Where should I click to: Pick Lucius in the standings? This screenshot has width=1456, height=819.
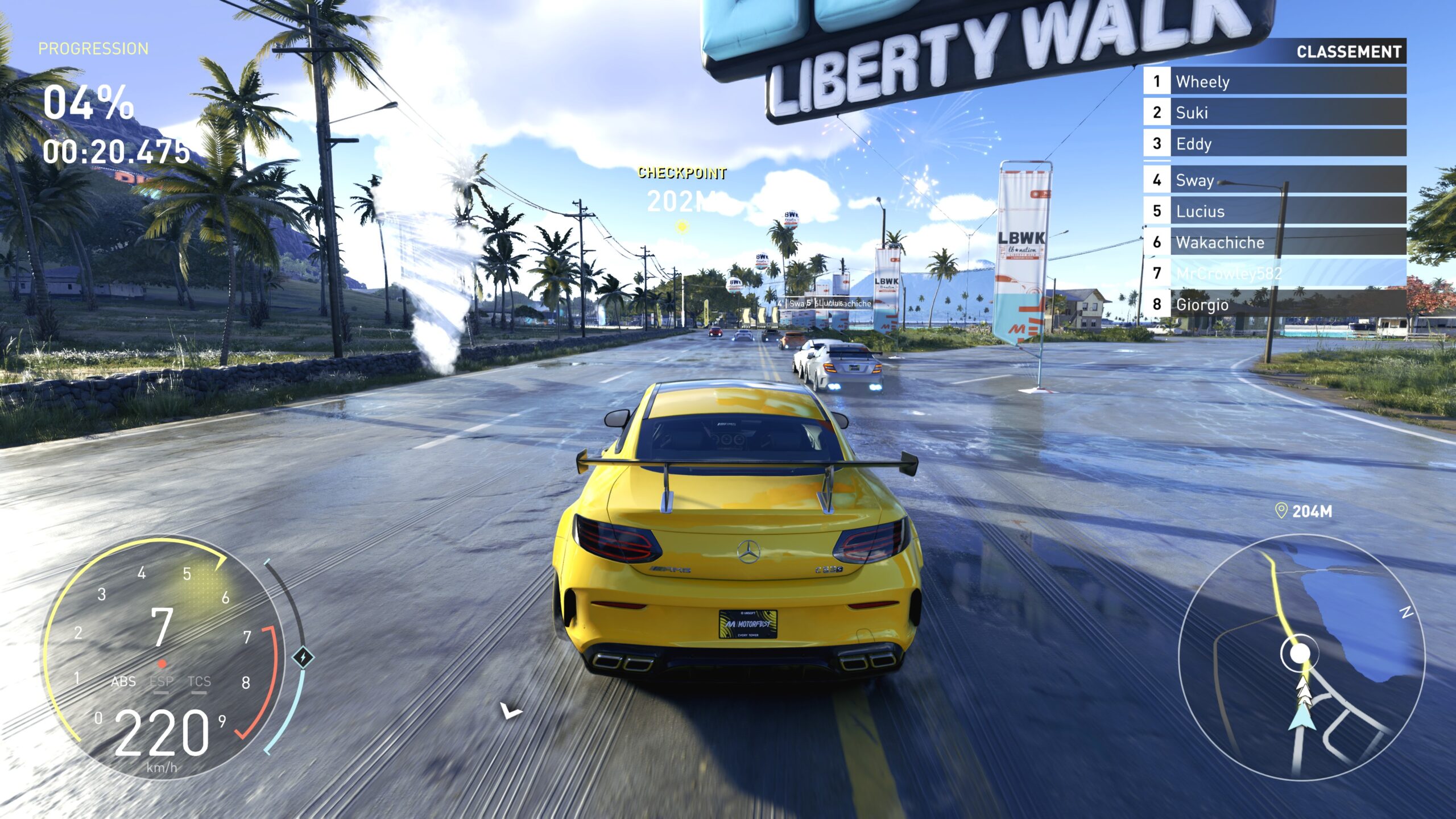pos(1274,211)
